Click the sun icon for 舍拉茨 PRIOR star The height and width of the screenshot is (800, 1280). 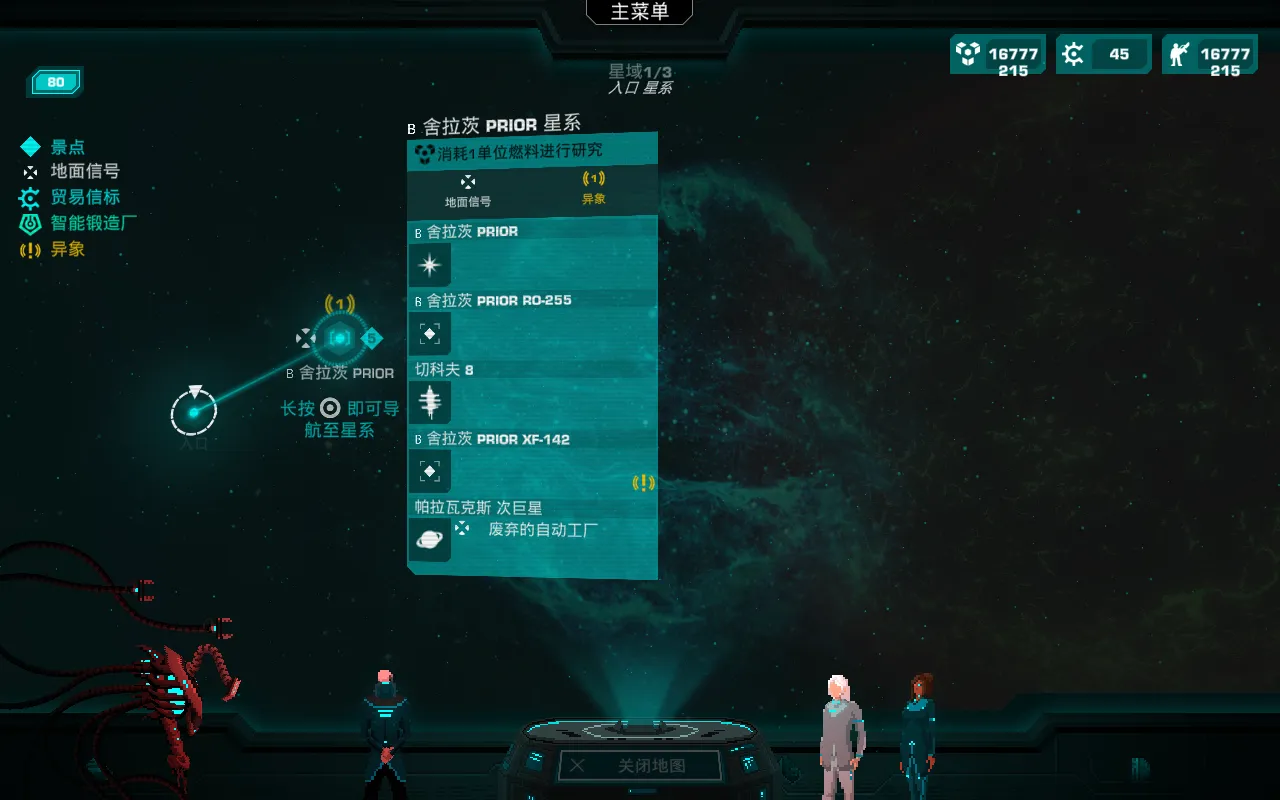429,263
